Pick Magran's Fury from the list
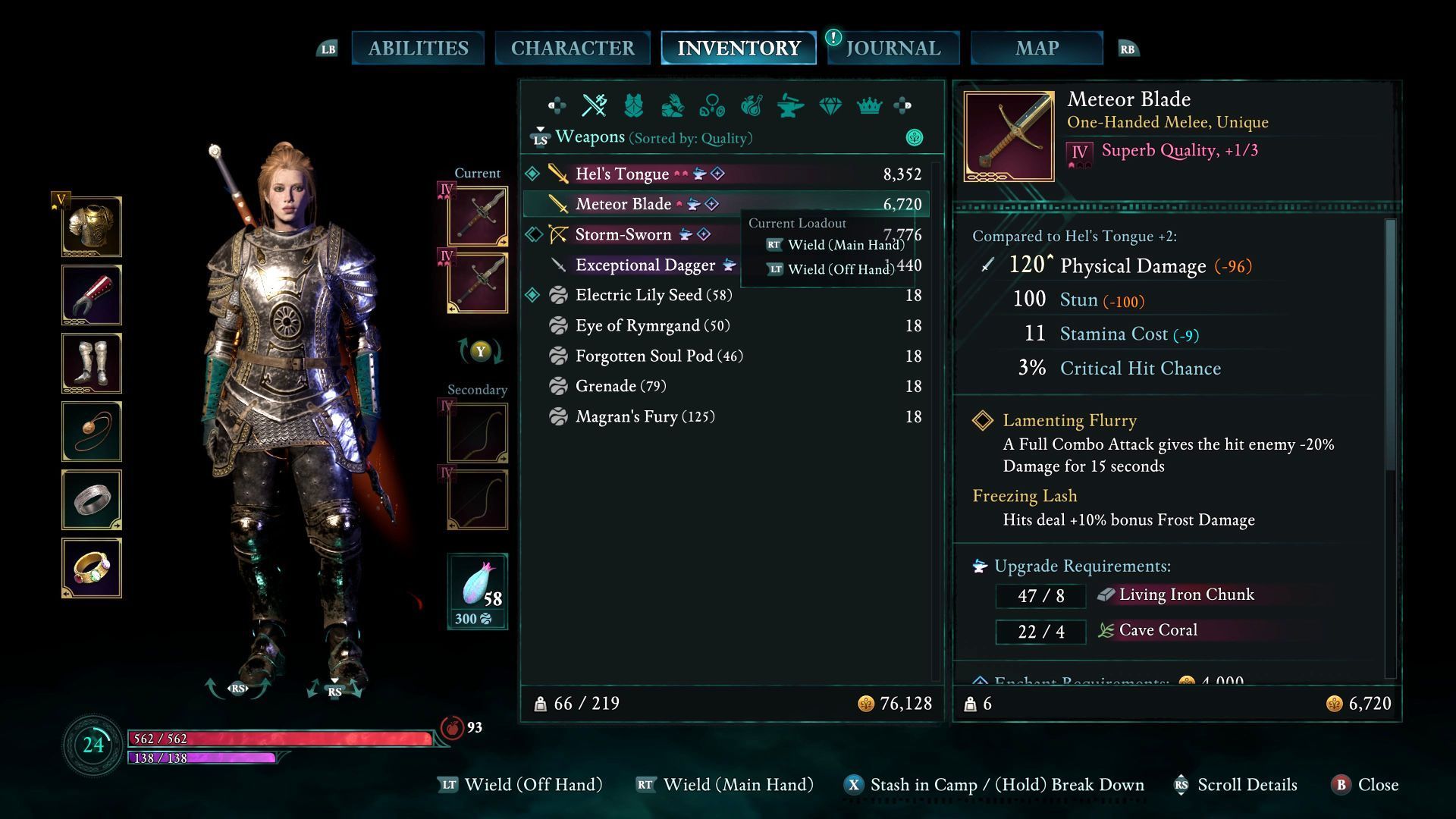Screen dimensions: 1456x819 click(x=645, y=416)
